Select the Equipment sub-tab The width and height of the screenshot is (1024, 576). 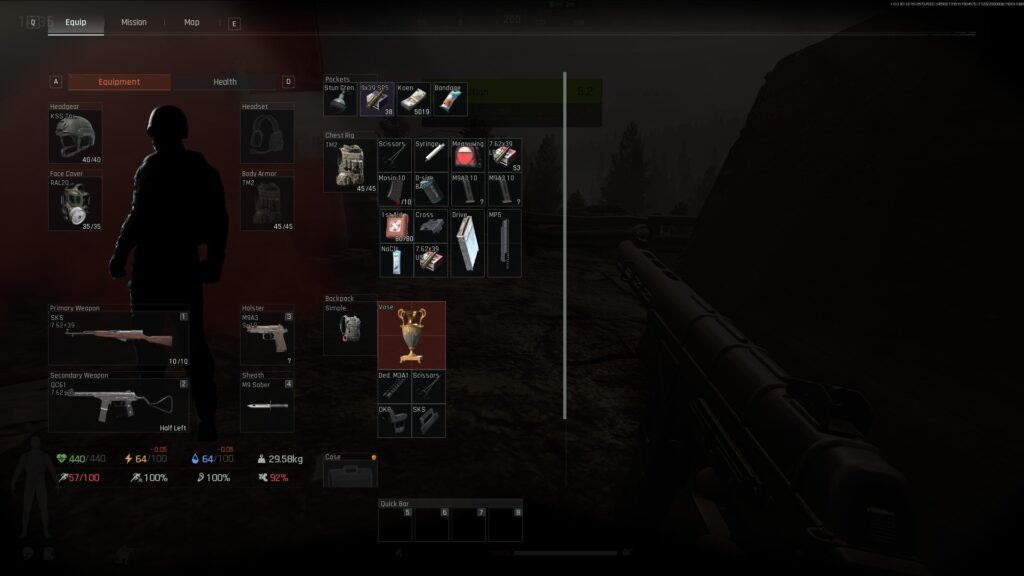[119, 82]
